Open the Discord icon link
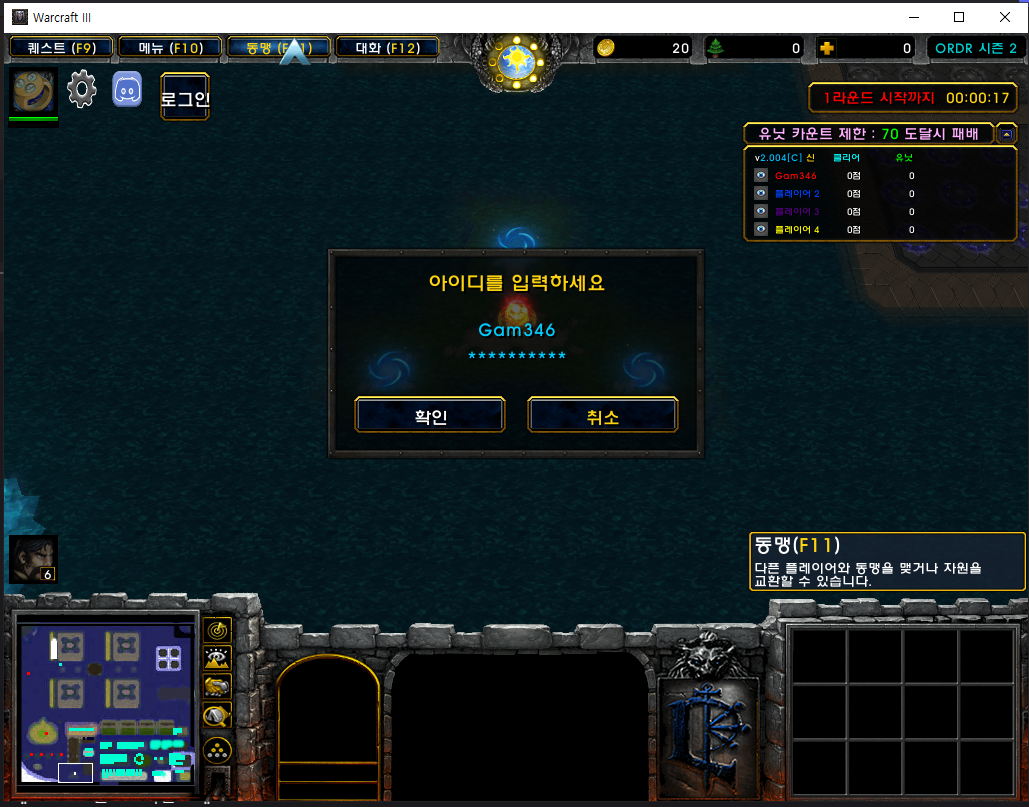Viewport: 1029px width, 807px height. [127, 90]
